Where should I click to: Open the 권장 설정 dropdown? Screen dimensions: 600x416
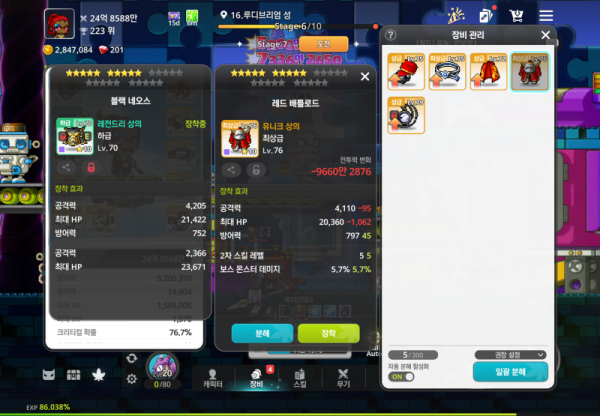(x=510, y=354)
